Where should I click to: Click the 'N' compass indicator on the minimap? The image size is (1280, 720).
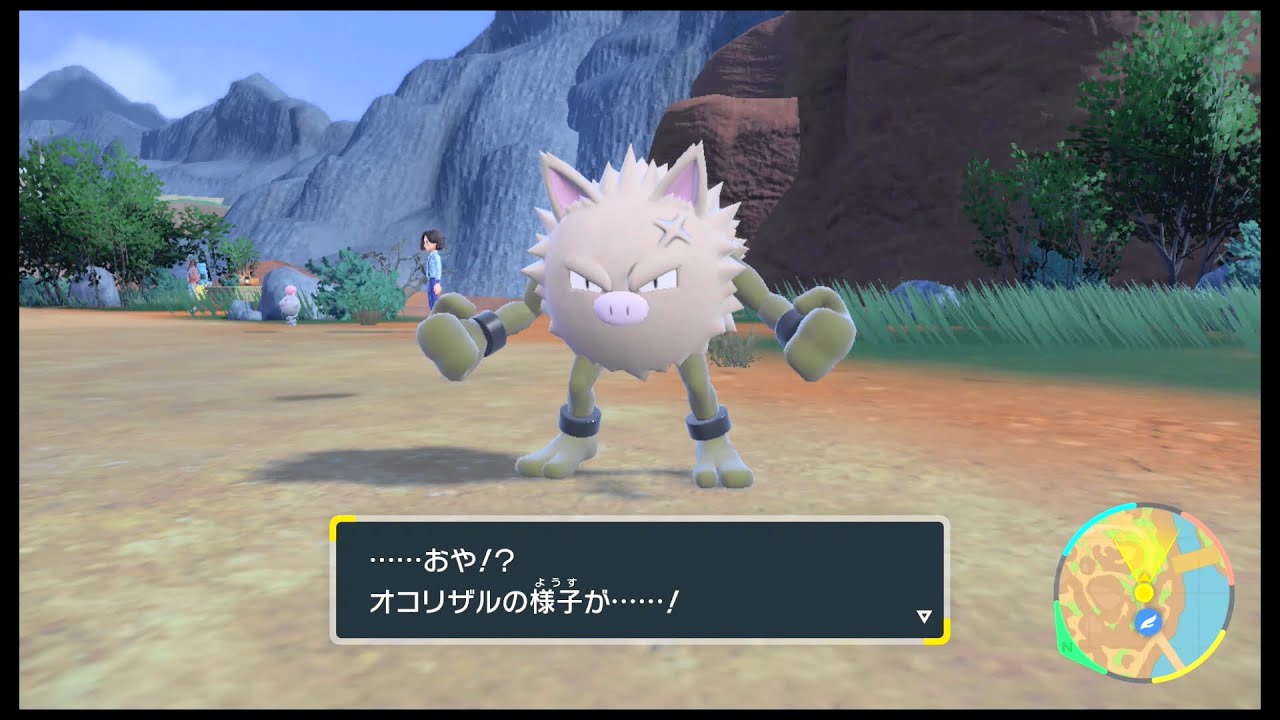pos(1067,644)
